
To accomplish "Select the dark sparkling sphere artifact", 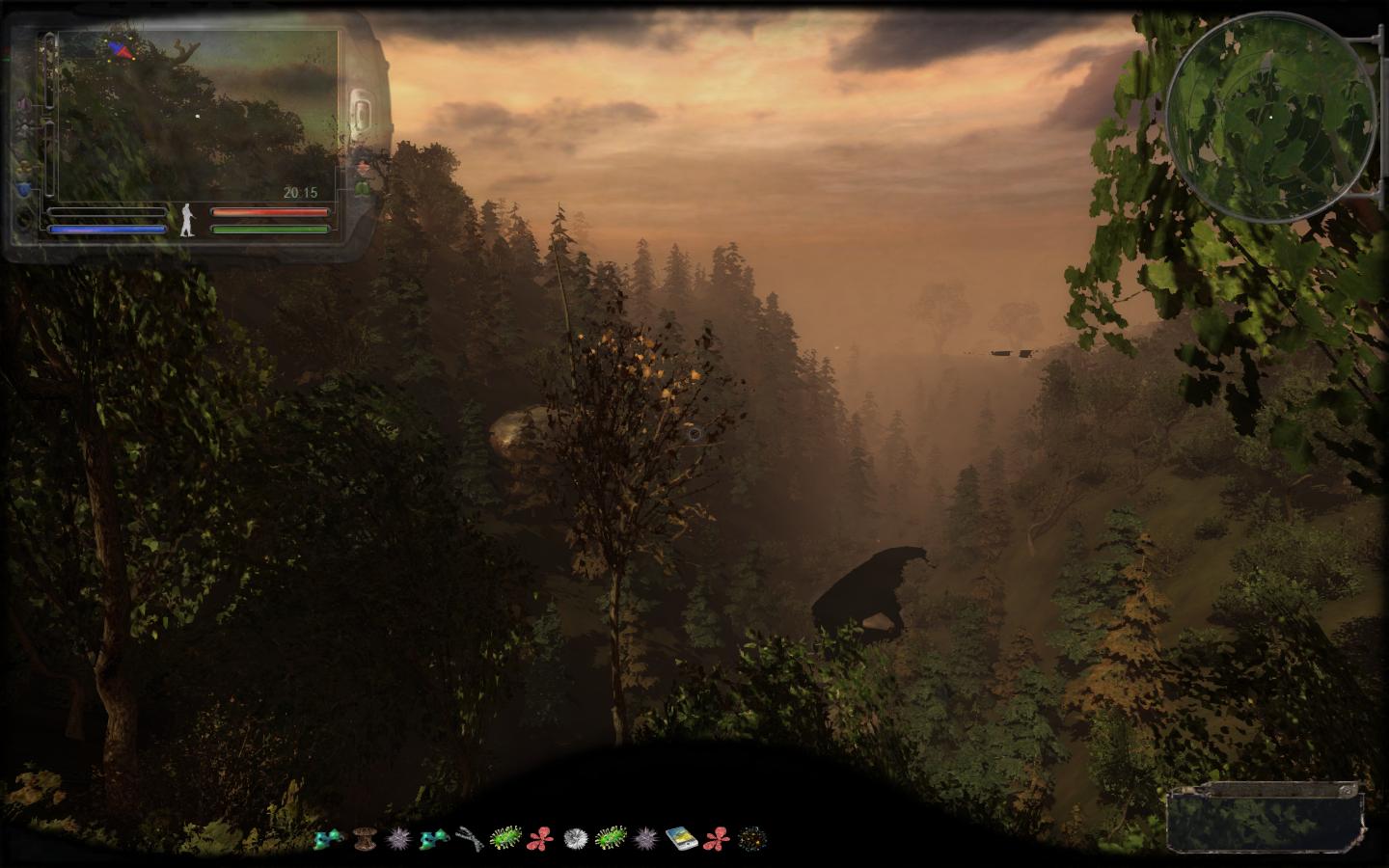I will pos(751,838).
